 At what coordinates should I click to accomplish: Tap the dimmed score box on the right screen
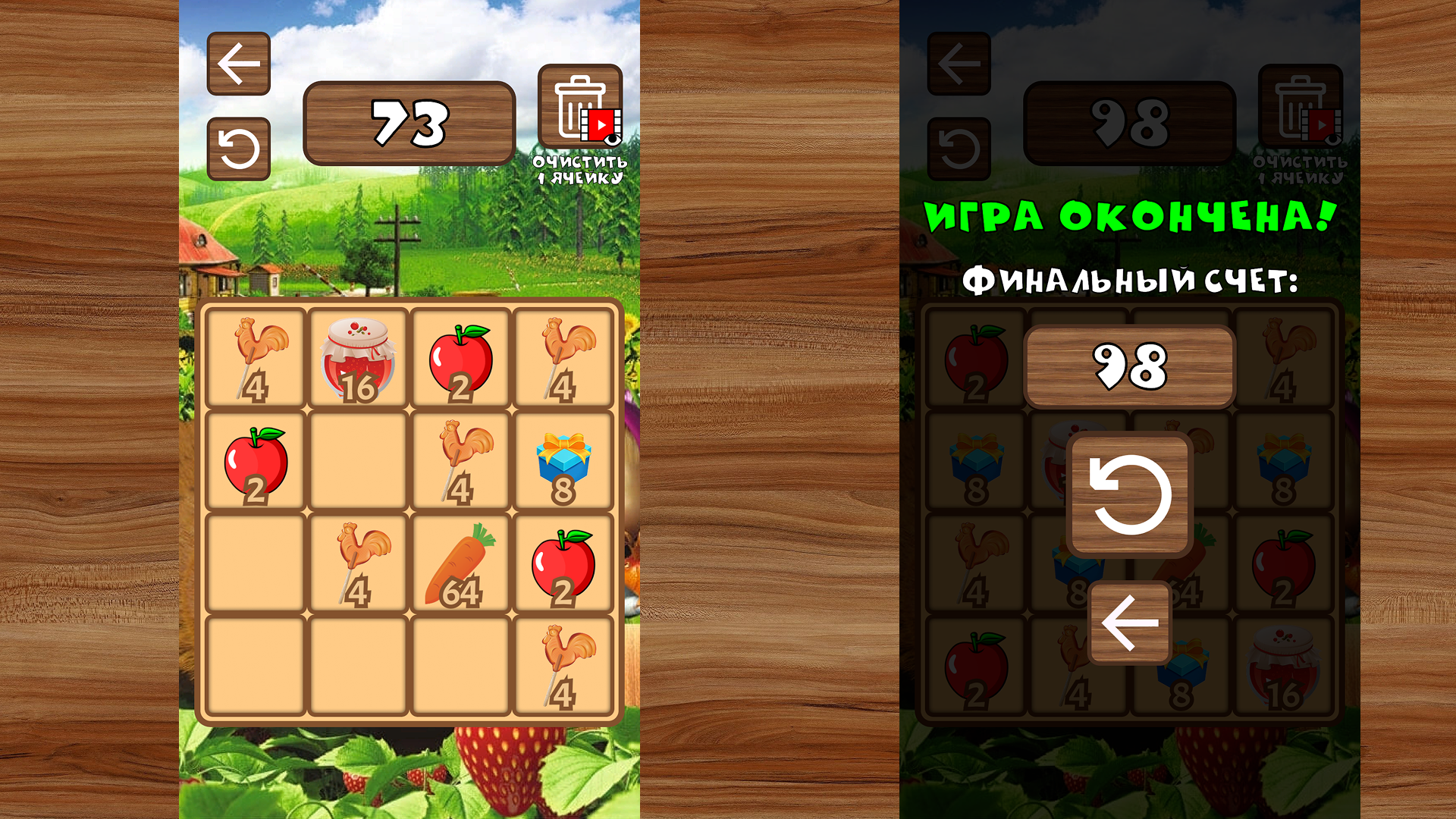point(1130,124)
